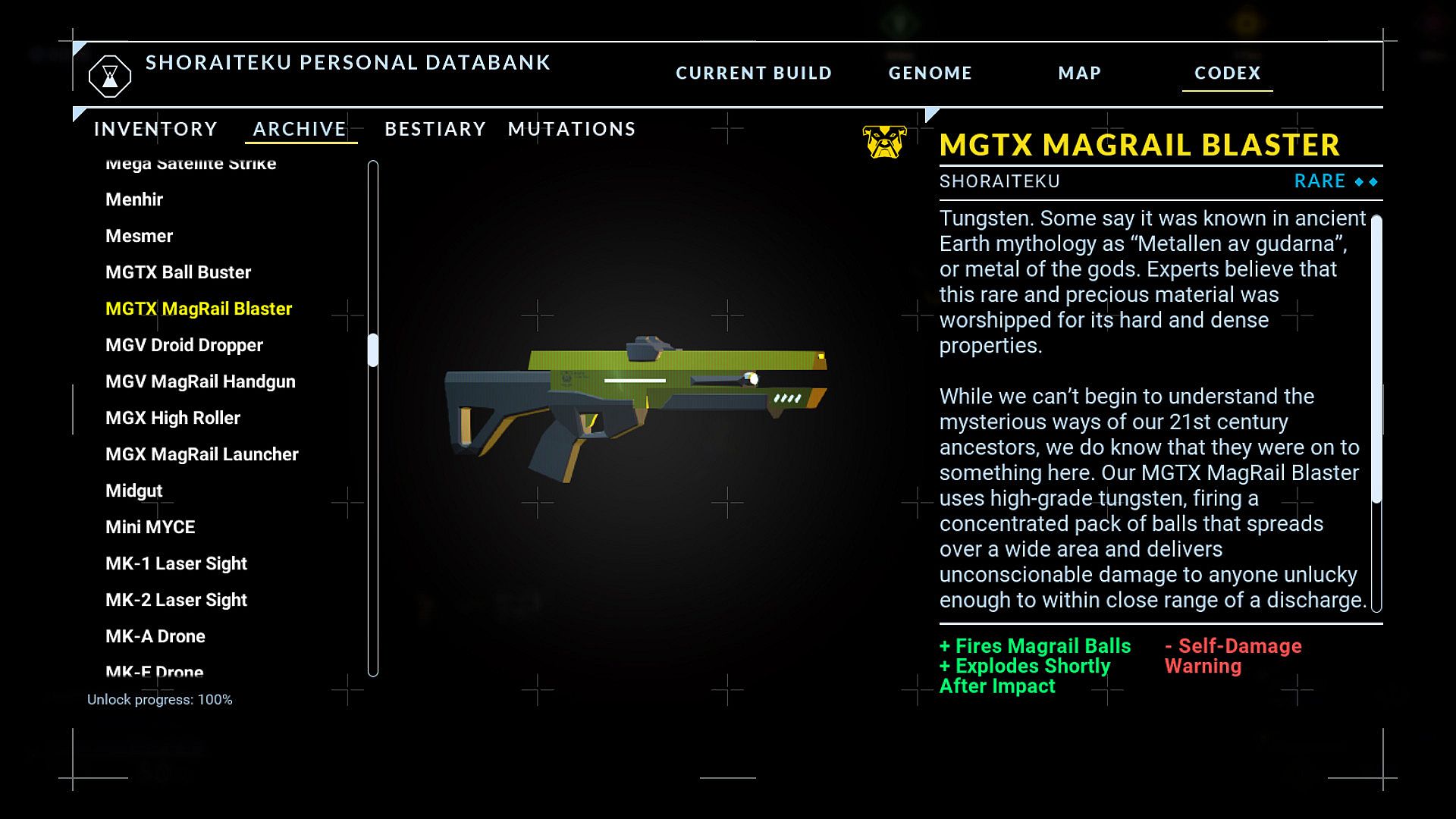Open the Map tab
The height and width of the screenshot is (819, 1456).
click(x=1079, y=73)
